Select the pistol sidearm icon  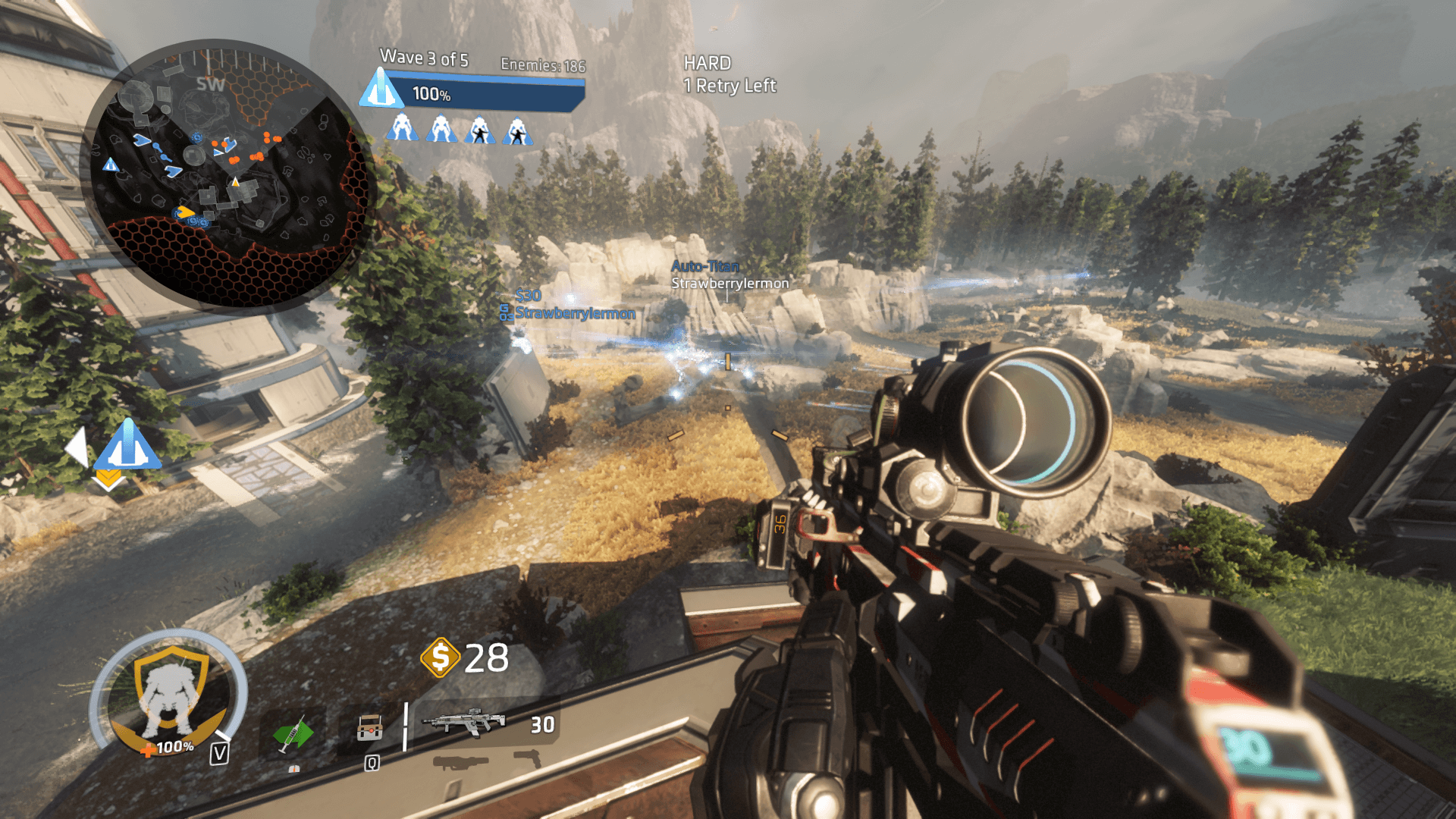[x=528, y=757]
